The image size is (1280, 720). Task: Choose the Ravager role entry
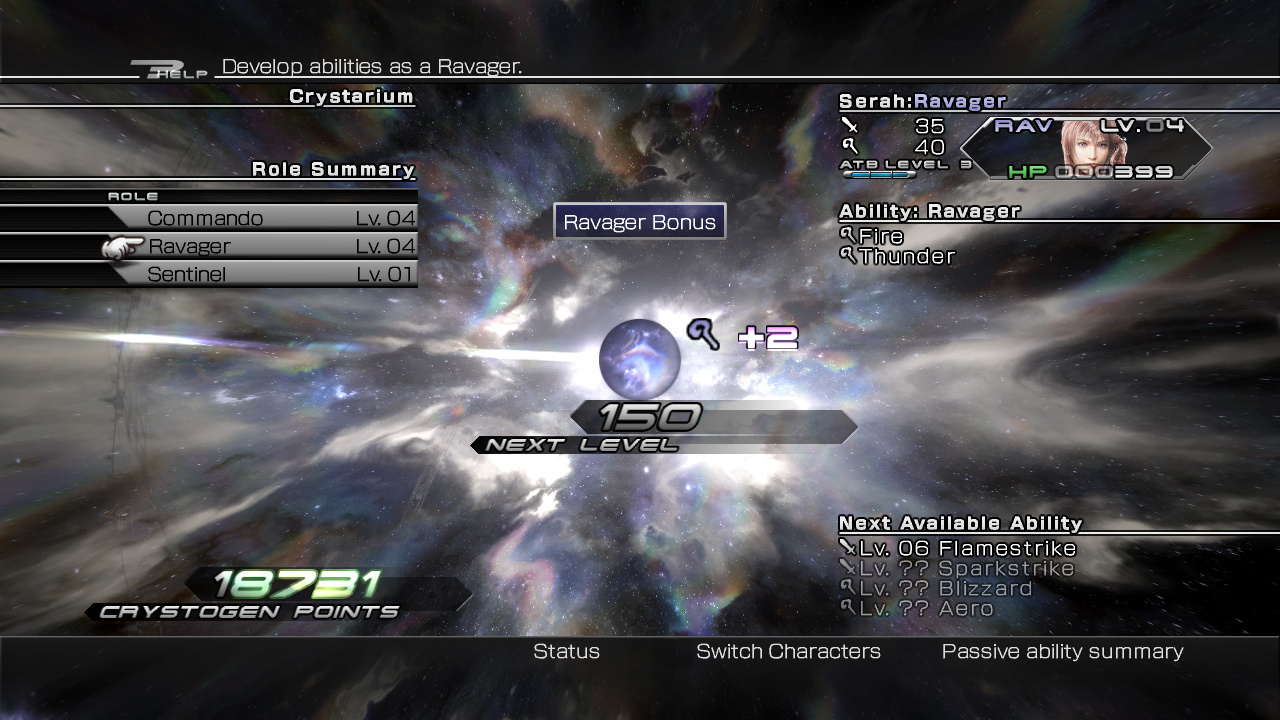click(x=262, y=246)
